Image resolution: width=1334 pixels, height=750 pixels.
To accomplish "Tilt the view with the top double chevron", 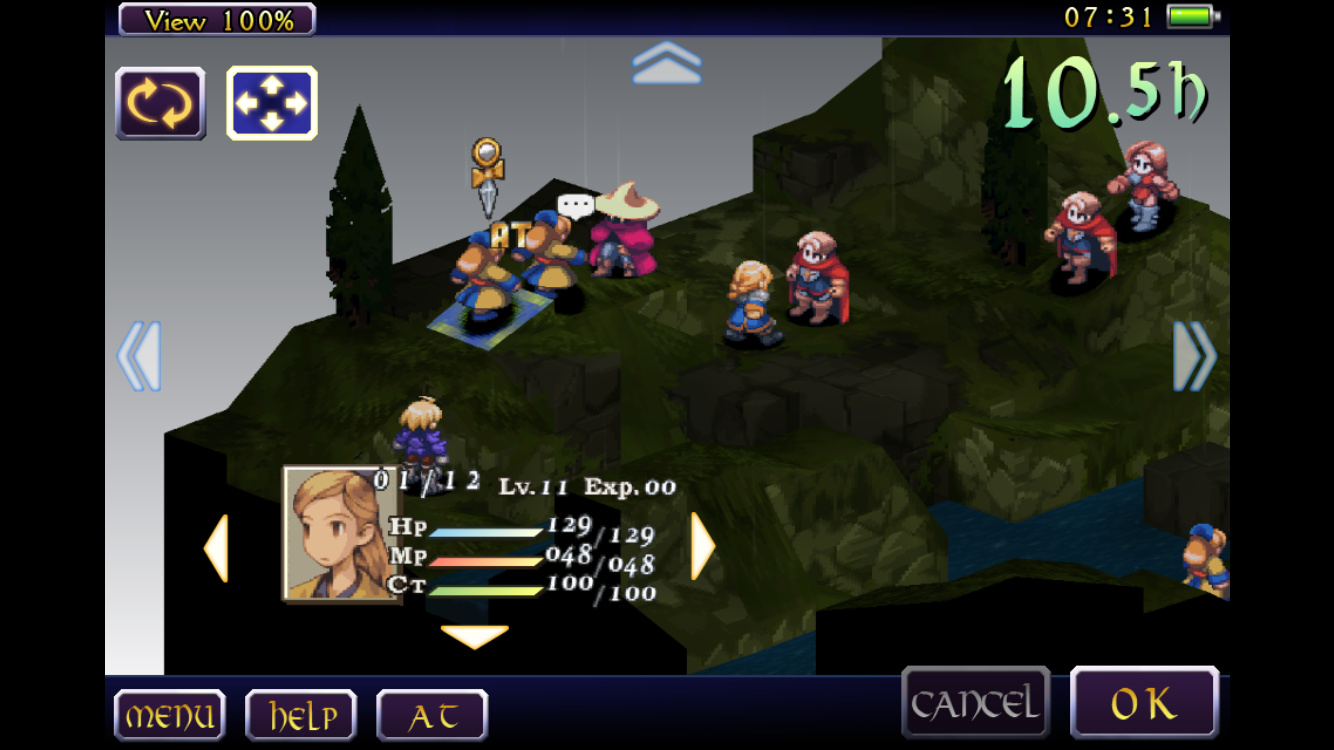I will tap(667, 63).
